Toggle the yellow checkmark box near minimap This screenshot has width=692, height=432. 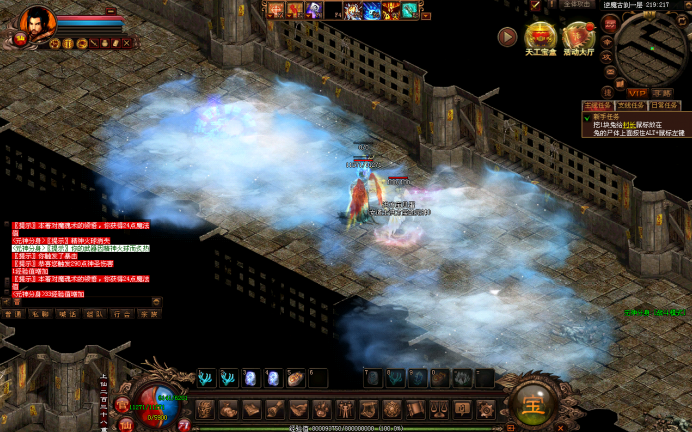[536, 6]
